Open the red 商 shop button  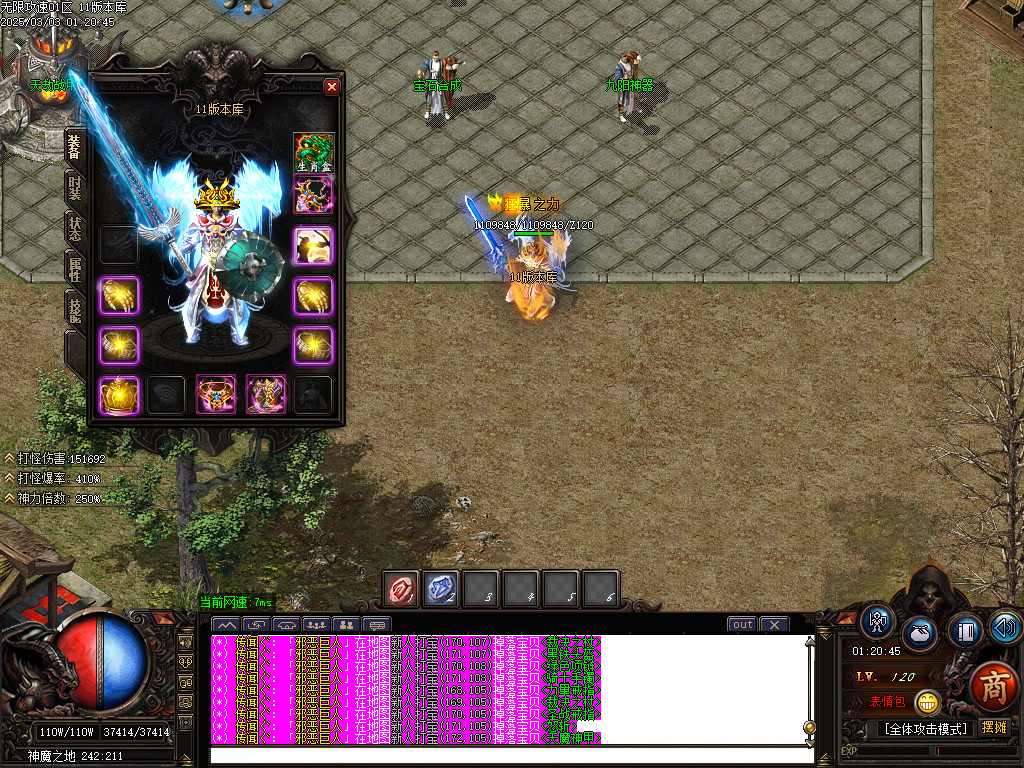click(993, 687)
